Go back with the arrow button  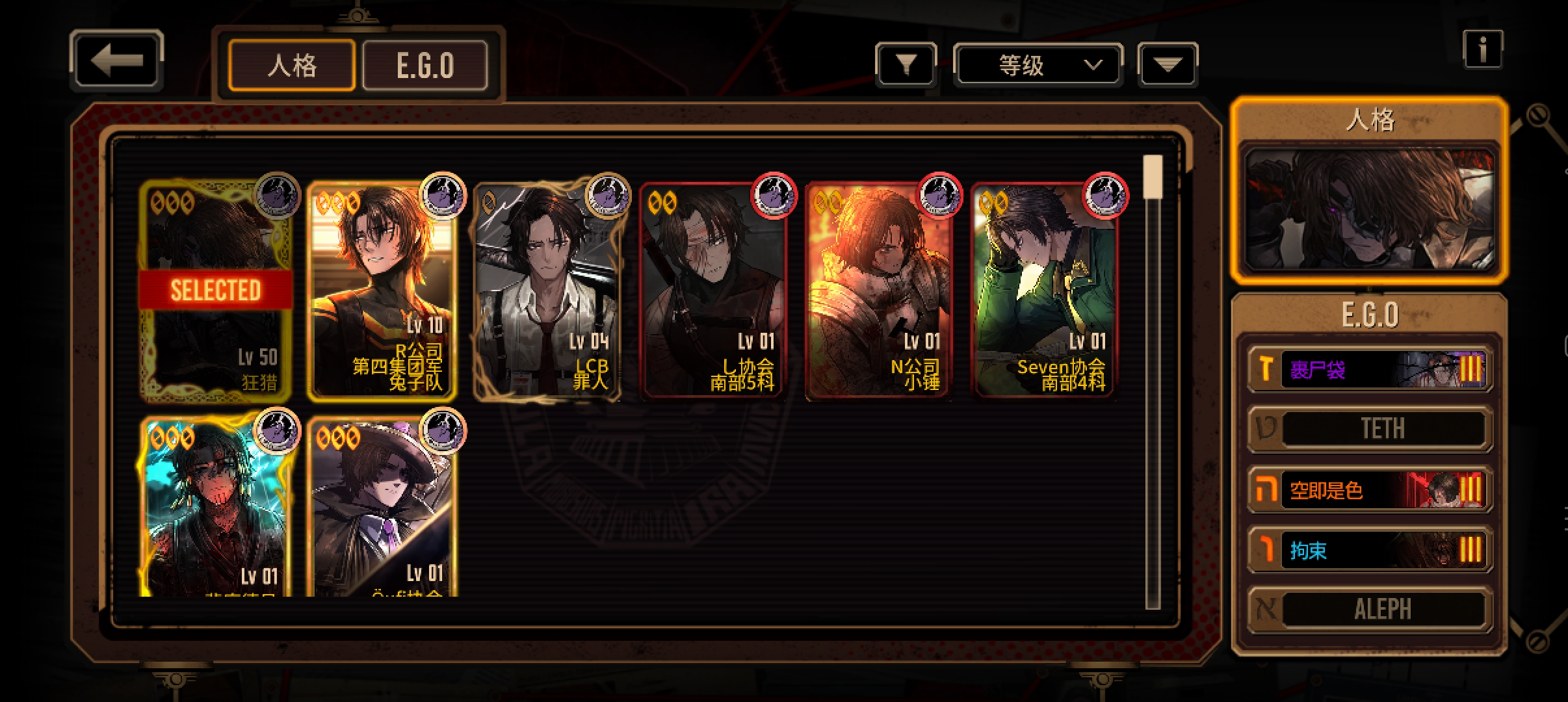116,61
